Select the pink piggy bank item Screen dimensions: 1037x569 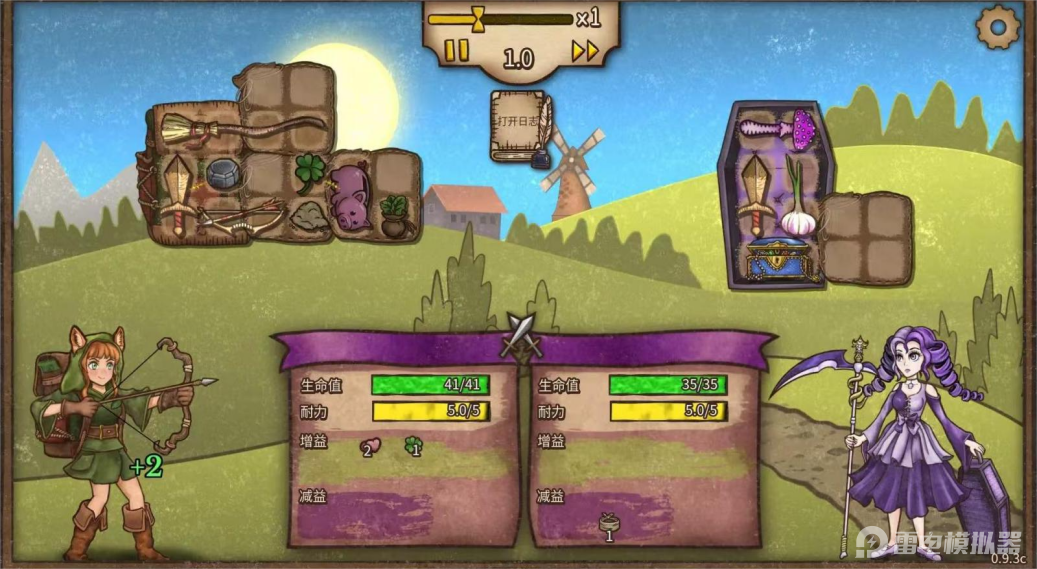point(349,195)
